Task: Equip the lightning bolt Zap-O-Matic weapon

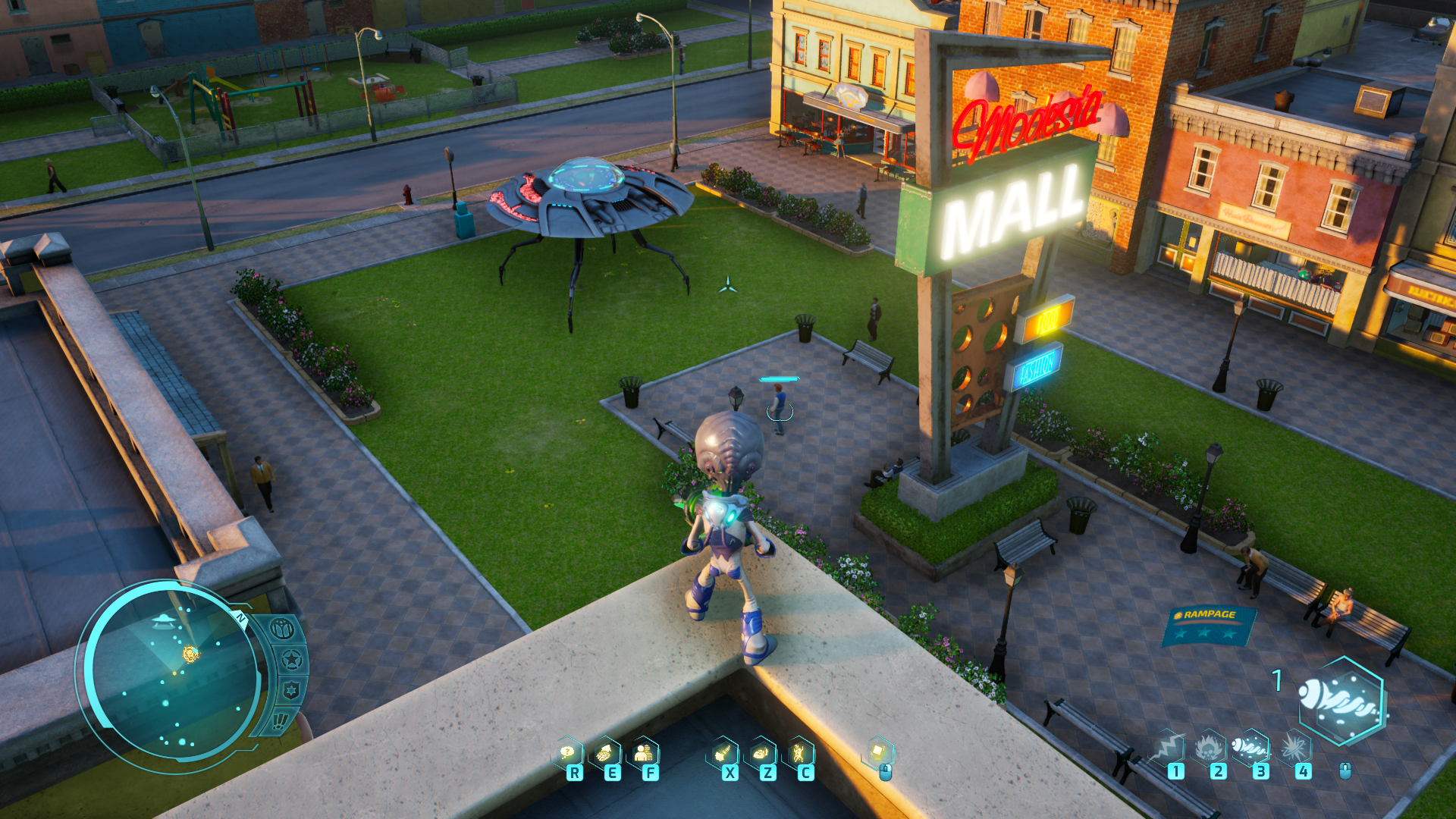Action: pyautogui.click(x=1167, y=747)
